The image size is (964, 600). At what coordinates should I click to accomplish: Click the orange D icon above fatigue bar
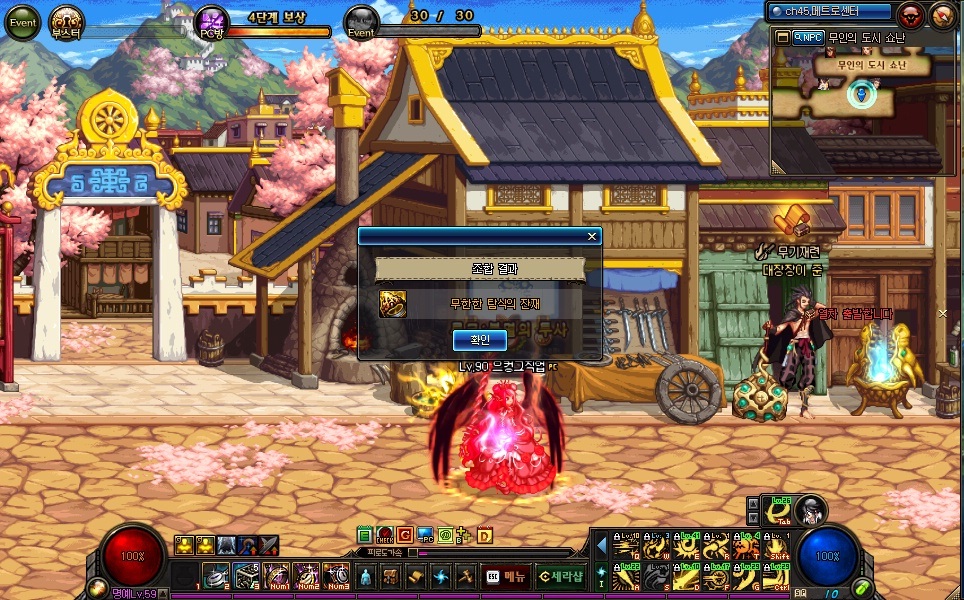pyautogui.click(x=485, y=535)
